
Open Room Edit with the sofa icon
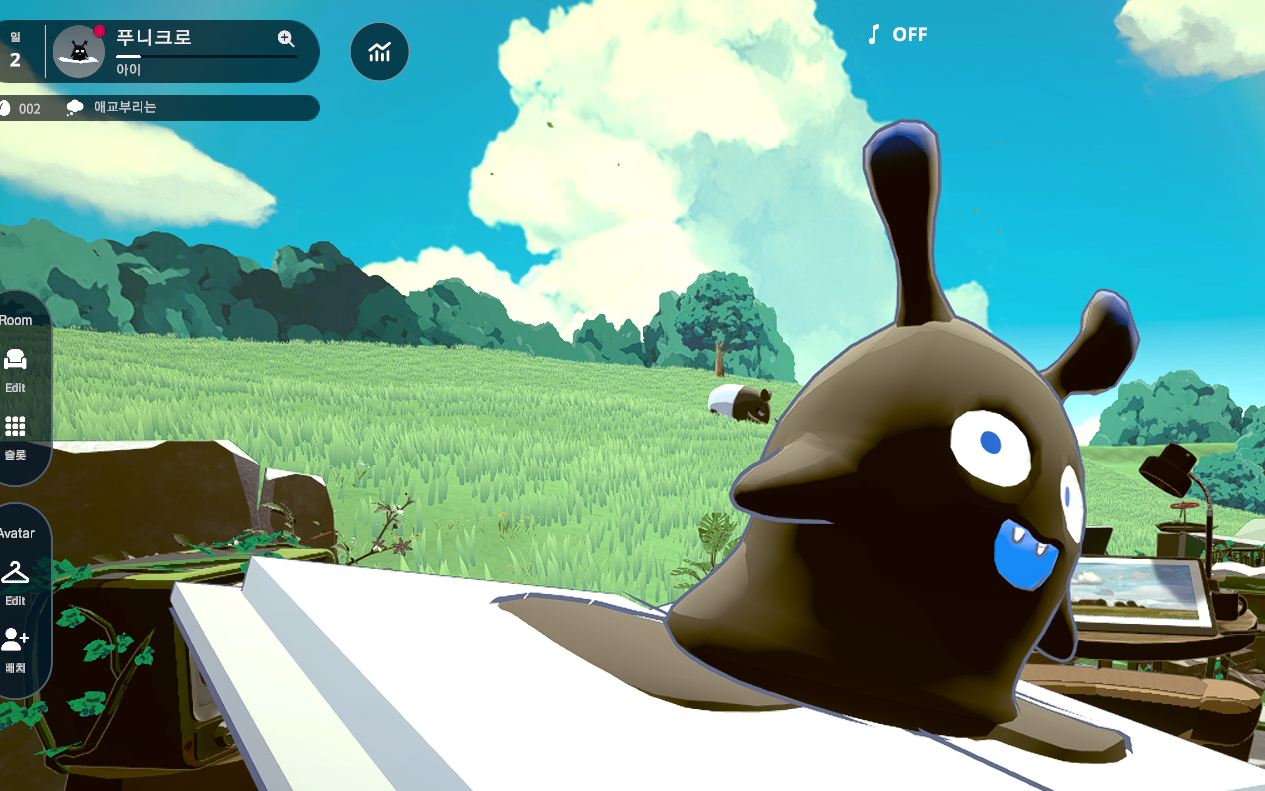pyautogui.click(x=15, y=367)
